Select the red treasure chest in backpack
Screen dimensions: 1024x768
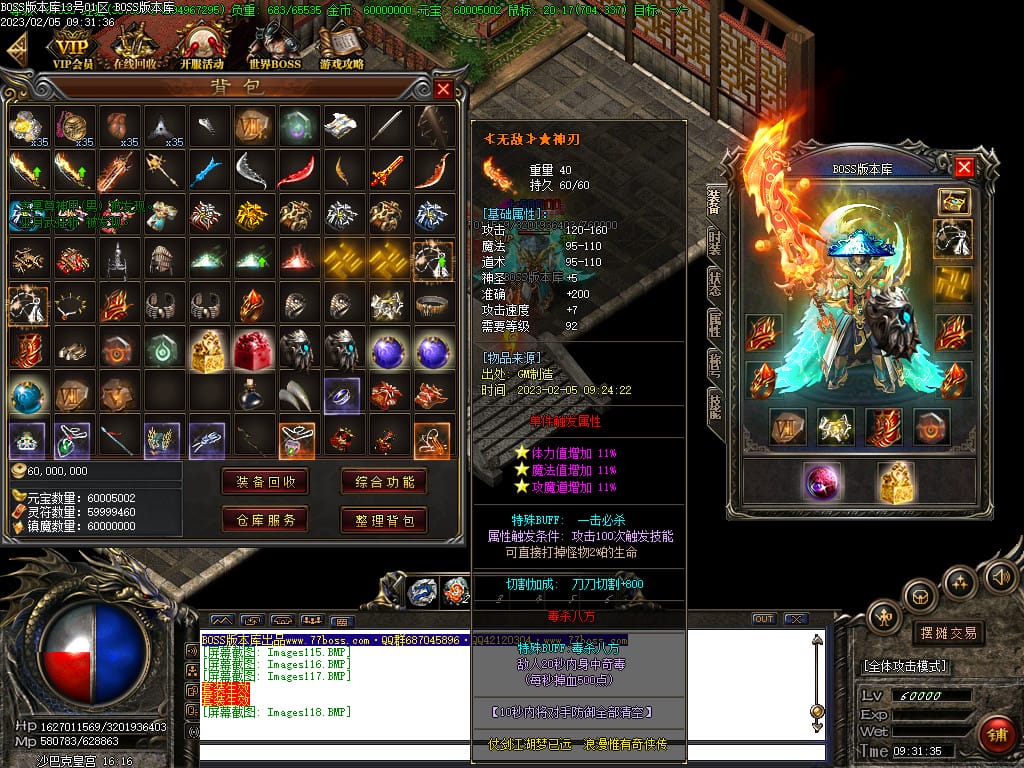(251, 351)
